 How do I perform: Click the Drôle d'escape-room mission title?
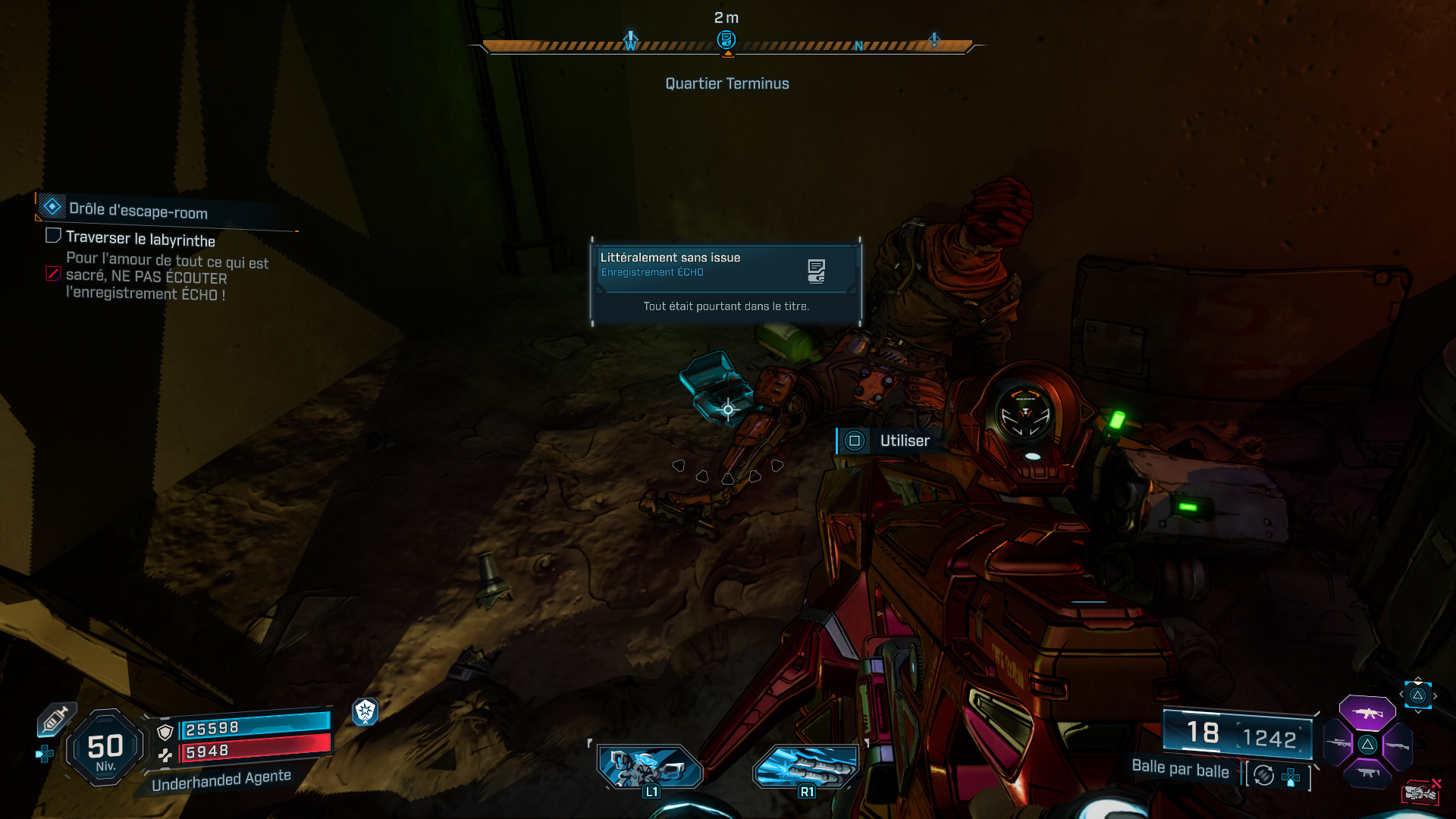(139, 212)
